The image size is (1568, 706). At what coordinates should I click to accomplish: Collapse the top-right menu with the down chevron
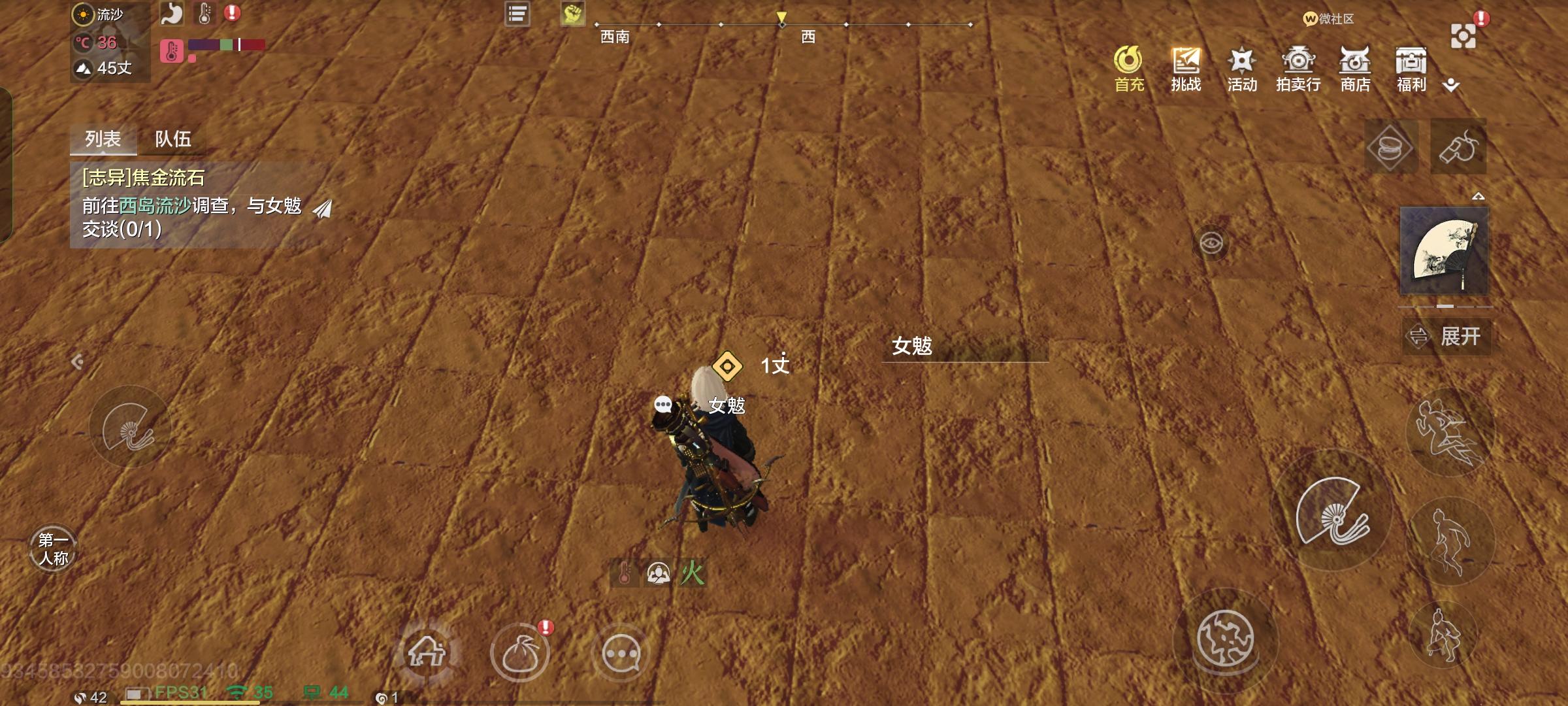[x=1452, y=84]
